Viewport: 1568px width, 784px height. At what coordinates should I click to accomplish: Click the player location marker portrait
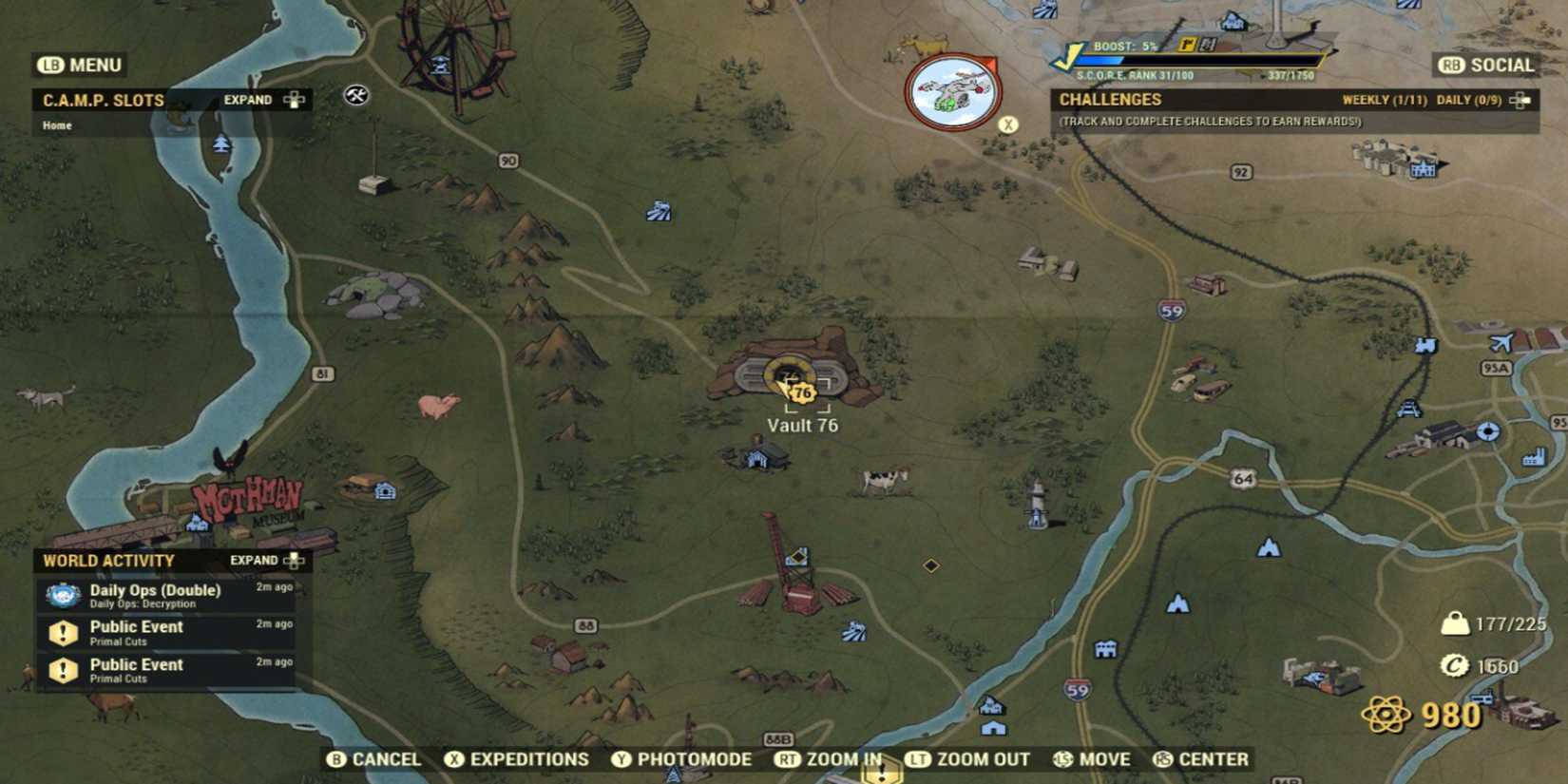(953, 88)
